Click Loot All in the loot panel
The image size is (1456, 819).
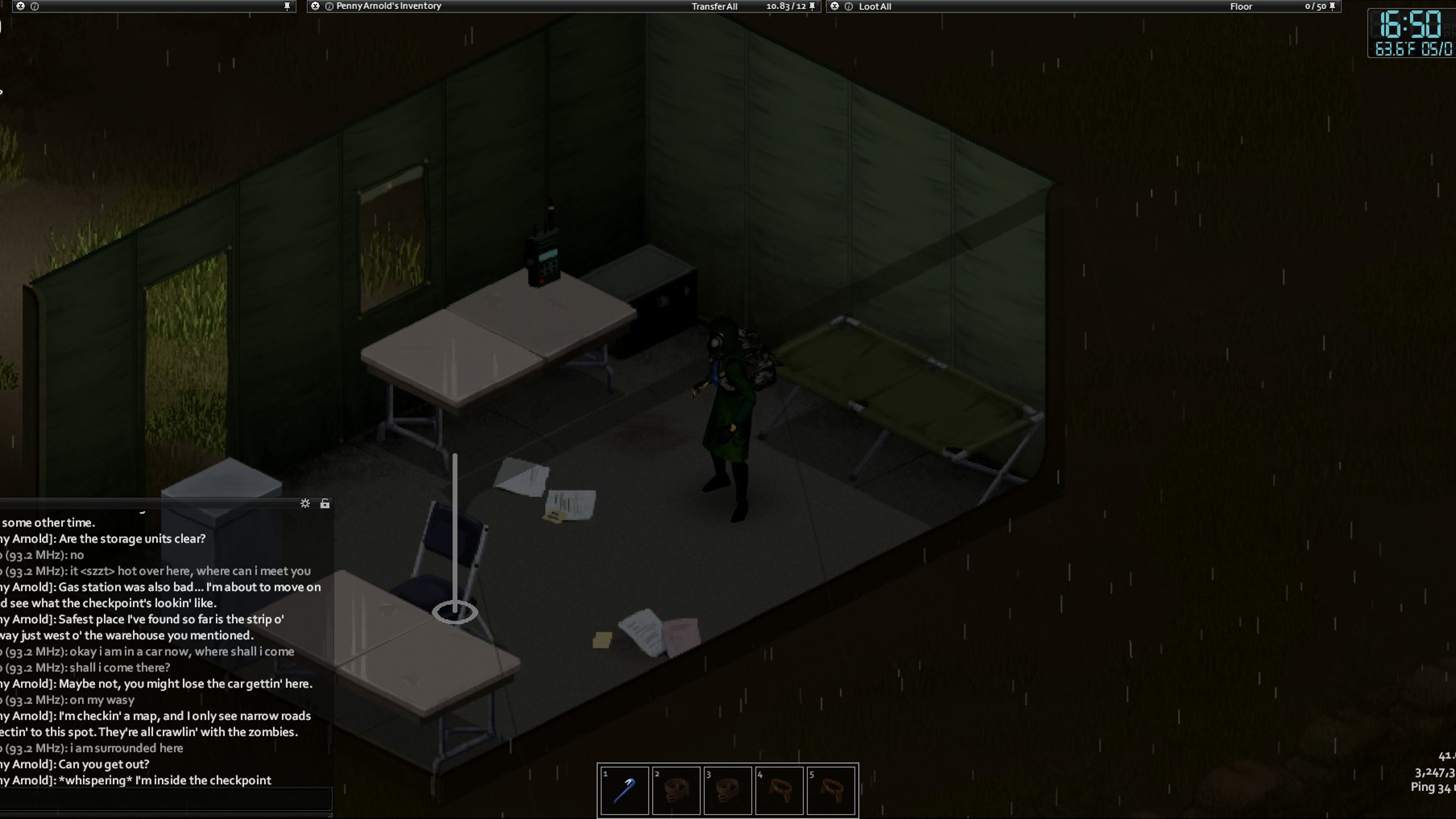(875, 7)
